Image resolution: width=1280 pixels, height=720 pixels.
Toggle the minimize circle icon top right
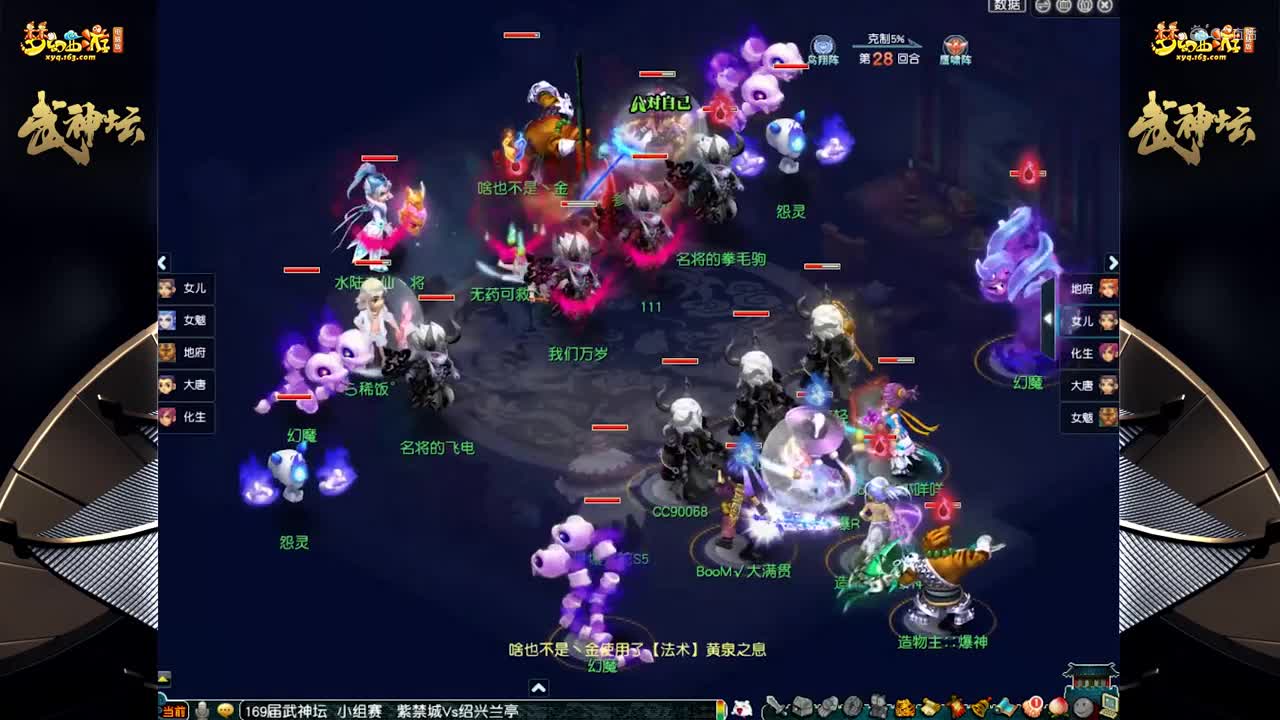[x=1044, y=8]
